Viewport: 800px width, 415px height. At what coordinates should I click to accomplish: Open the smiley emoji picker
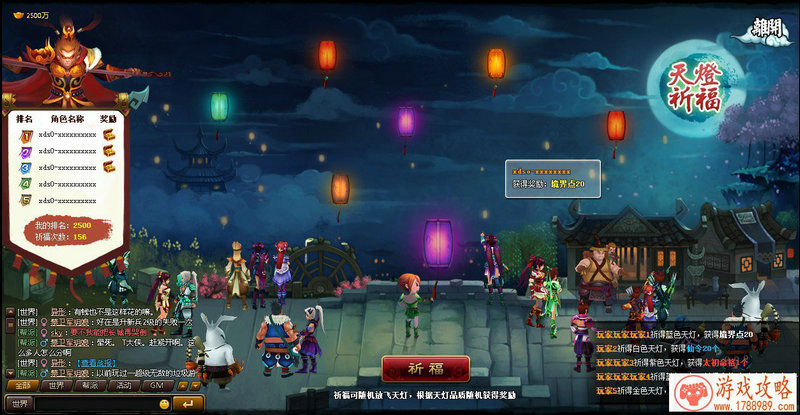pos(164,402)
